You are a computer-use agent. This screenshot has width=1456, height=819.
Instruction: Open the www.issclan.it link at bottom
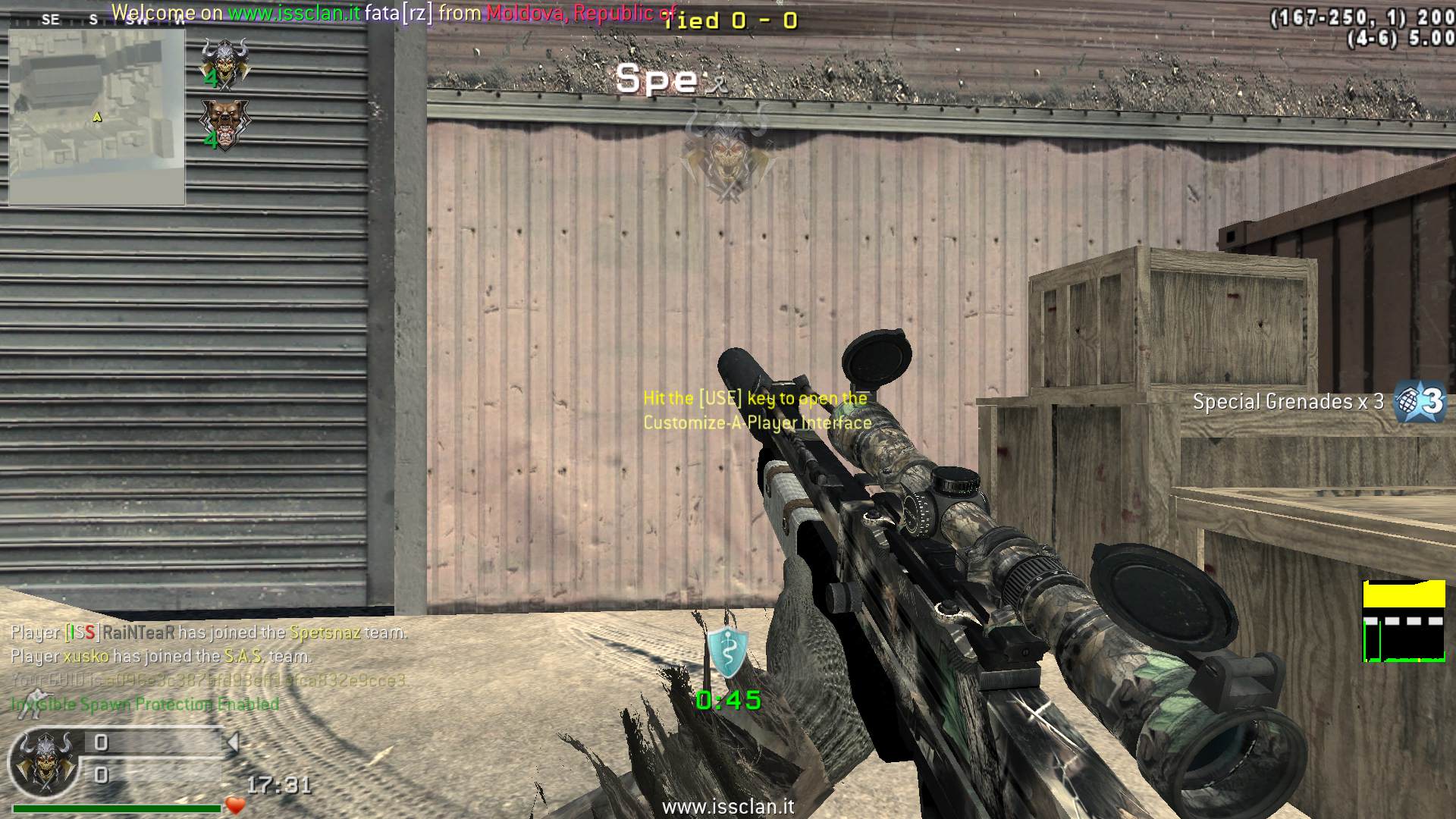727,807
